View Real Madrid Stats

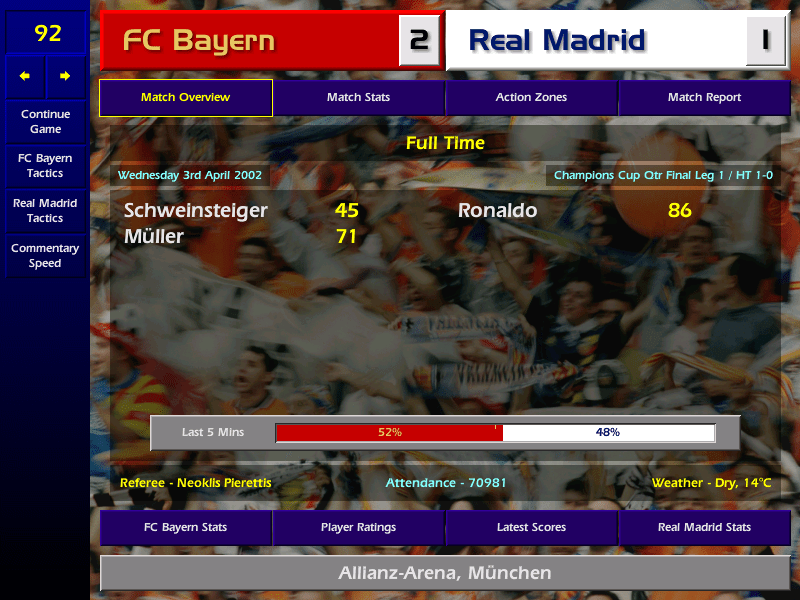[x=704, y=527]
